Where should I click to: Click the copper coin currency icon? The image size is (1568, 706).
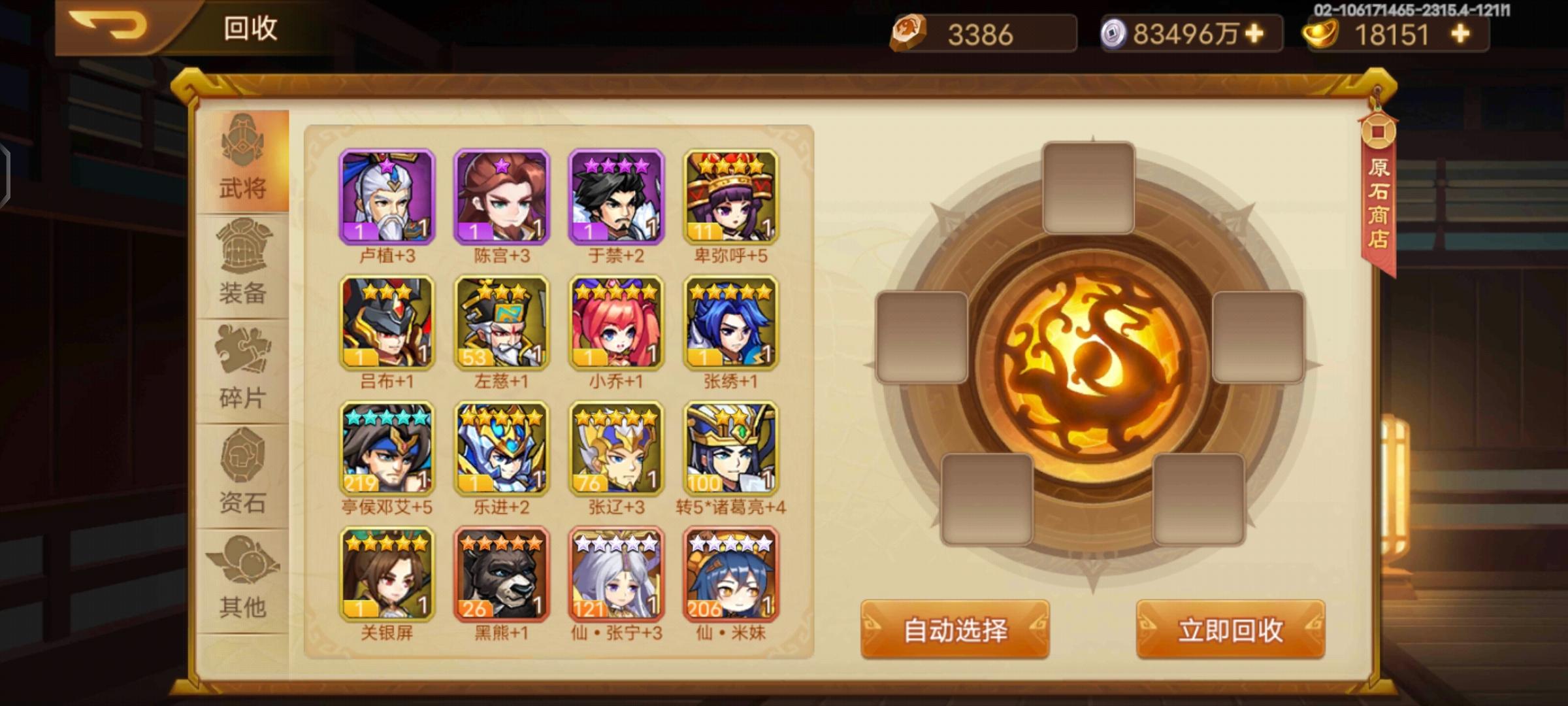908,34
